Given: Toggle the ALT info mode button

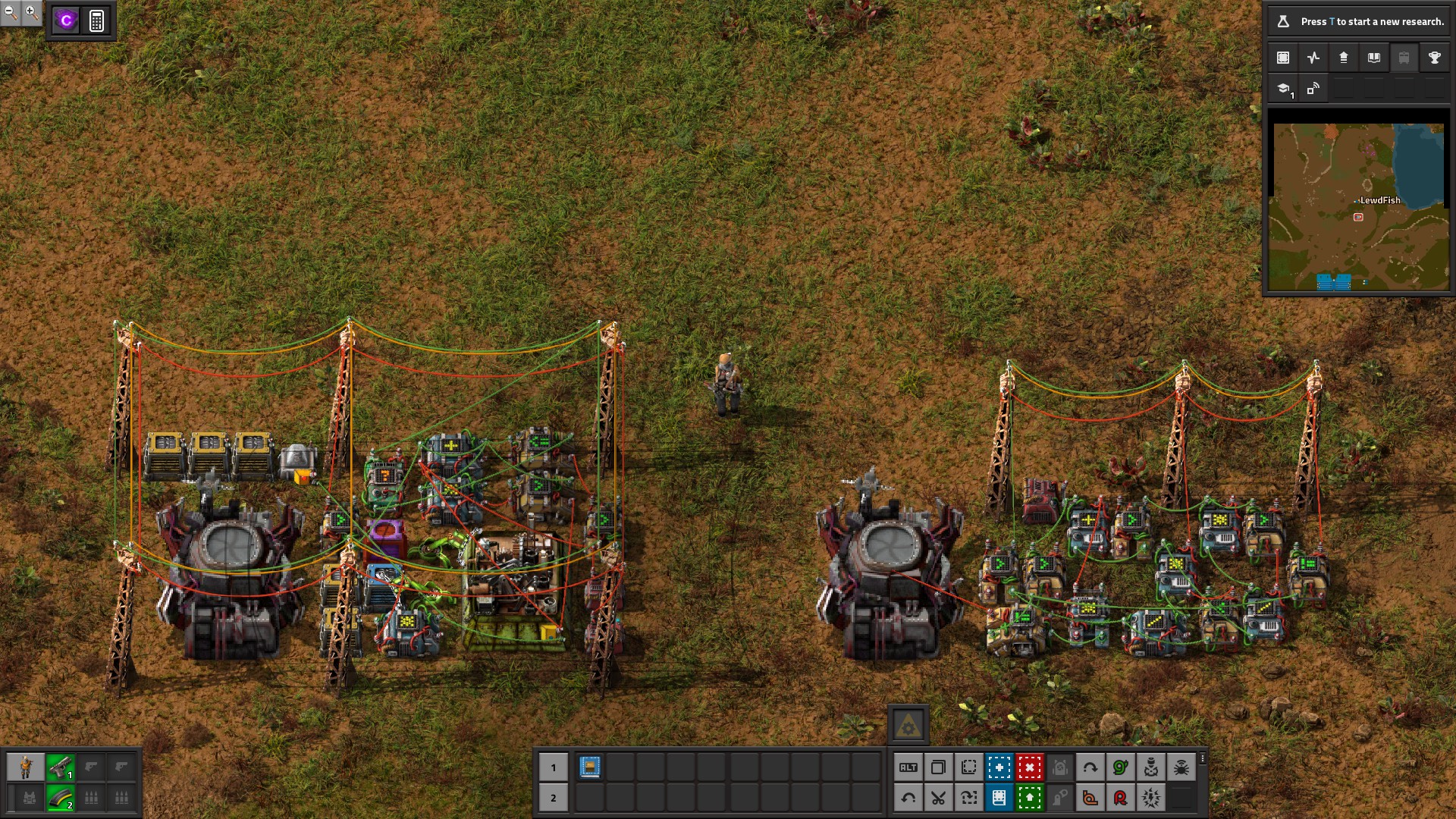Looking at the screenshot, I should pos(908,767).
